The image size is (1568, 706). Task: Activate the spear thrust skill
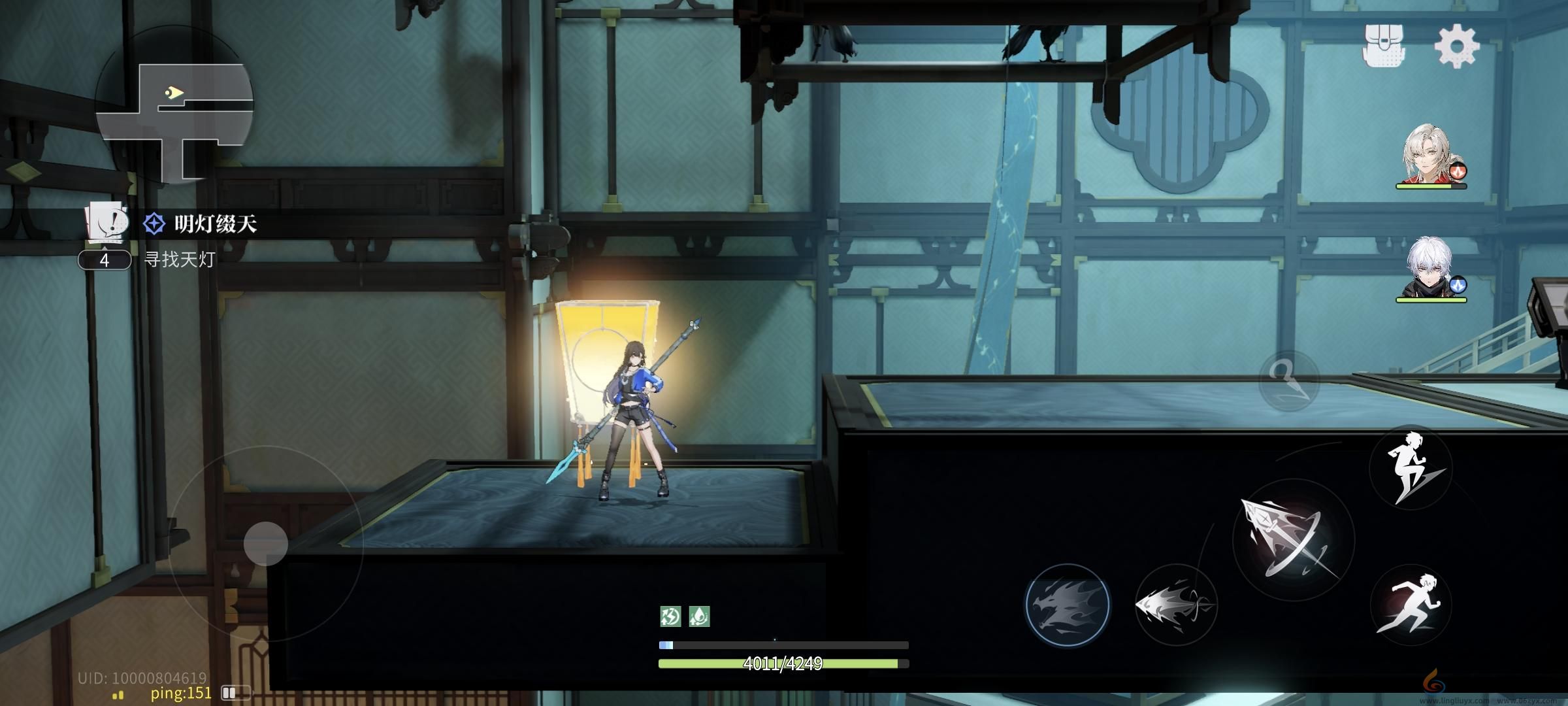(x=1175, y=605)
